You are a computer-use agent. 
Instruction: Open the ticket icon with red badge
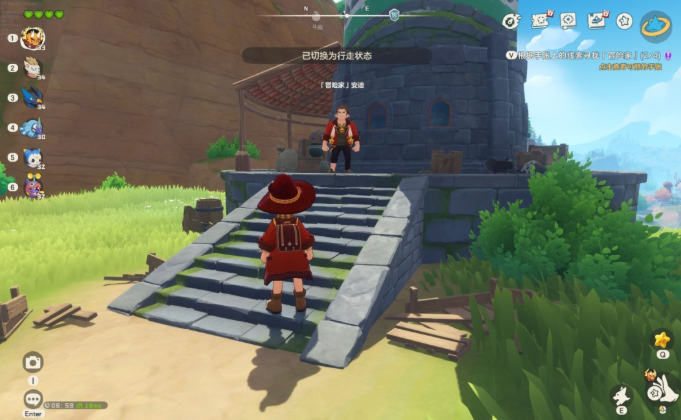pos(541,20)
